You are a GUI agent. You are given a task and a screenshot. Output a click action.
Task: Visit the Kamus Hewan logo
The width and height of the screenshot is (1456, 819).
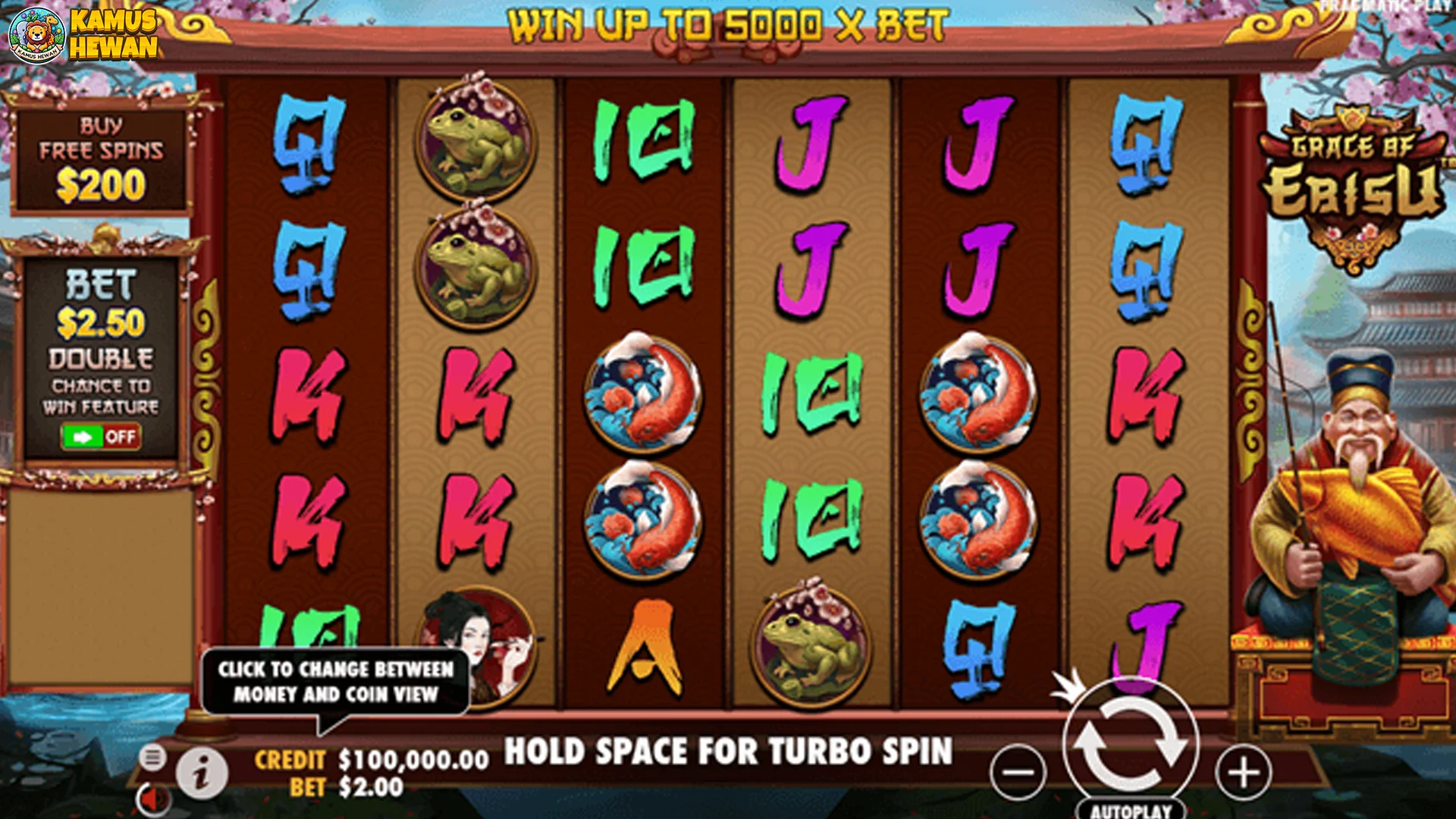click(x=82, y=34)
